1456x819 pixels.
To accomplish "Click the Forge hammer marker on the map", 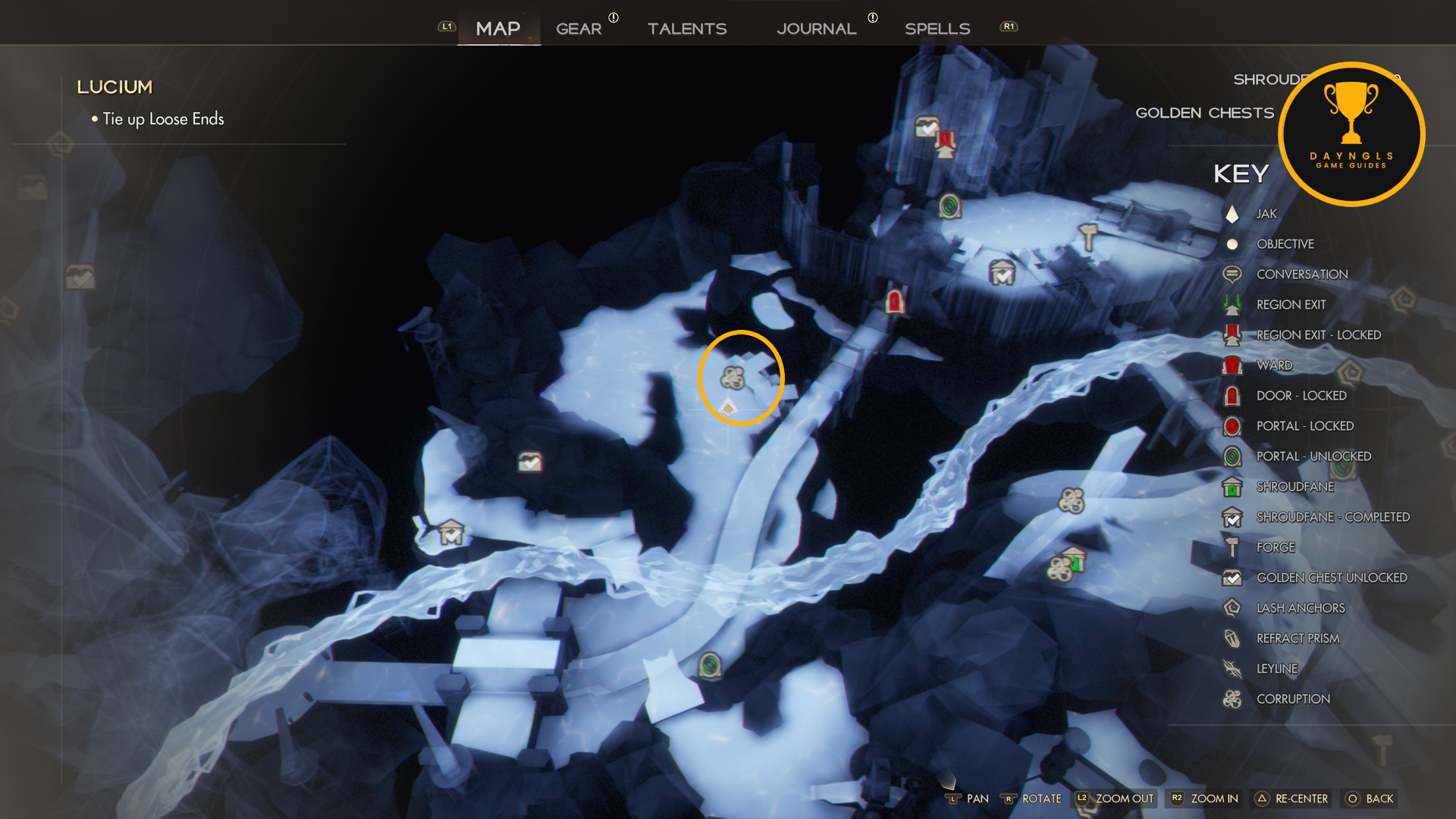I will (1089, 237).
